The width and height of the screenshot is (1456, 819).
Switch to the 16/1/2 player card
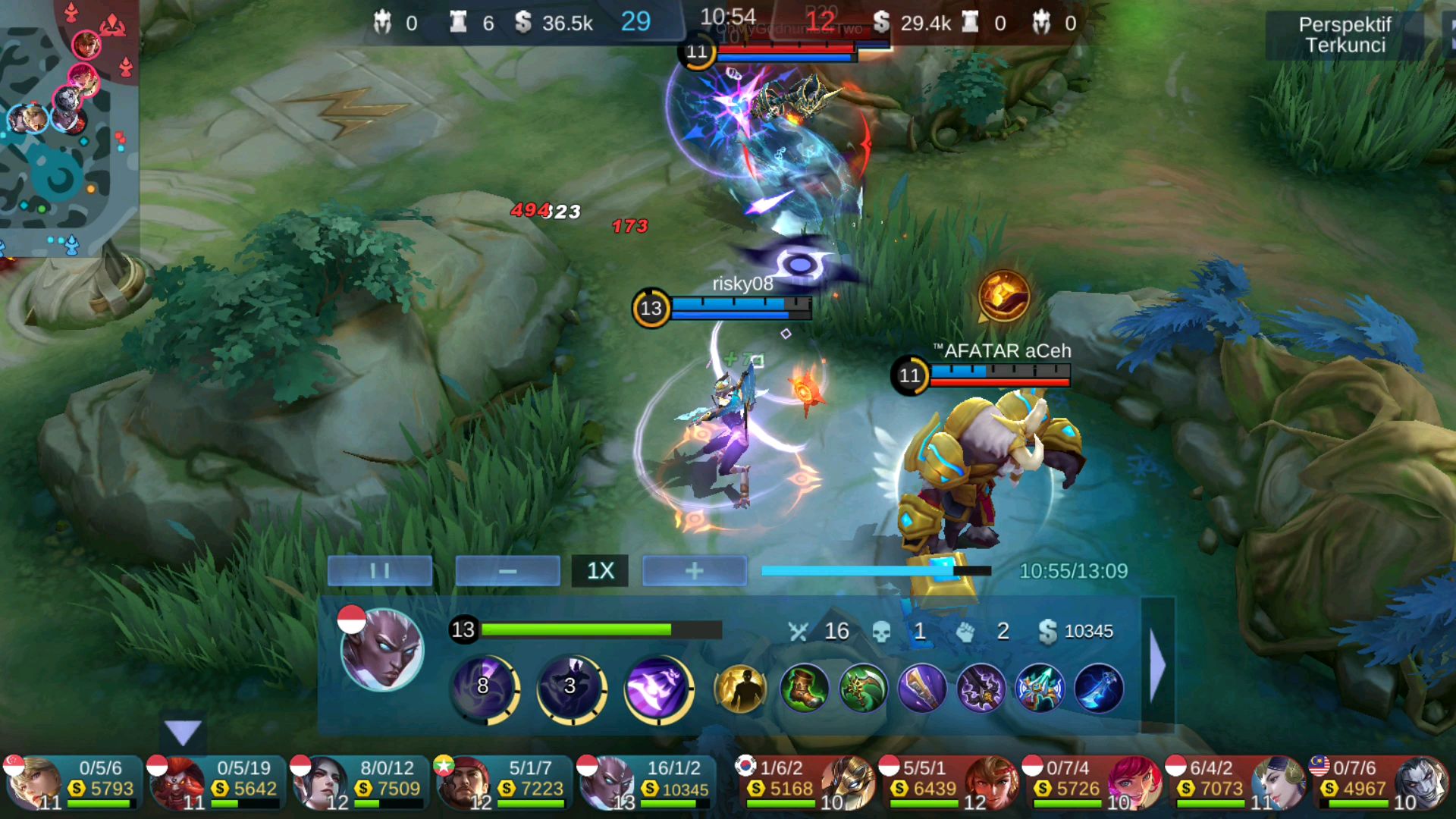[648, 783]
